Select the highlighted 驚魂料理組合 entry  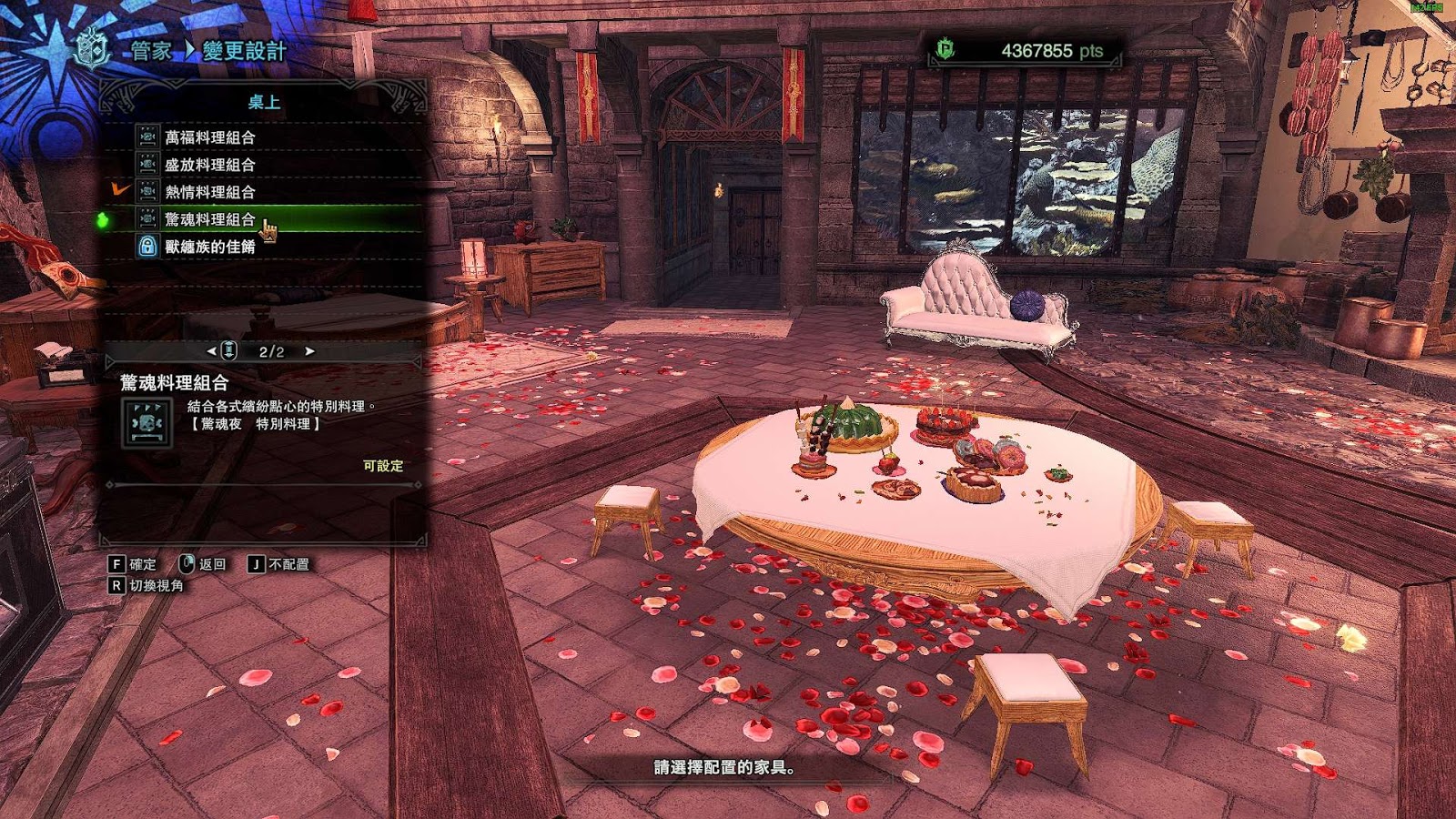coord(209,219)
